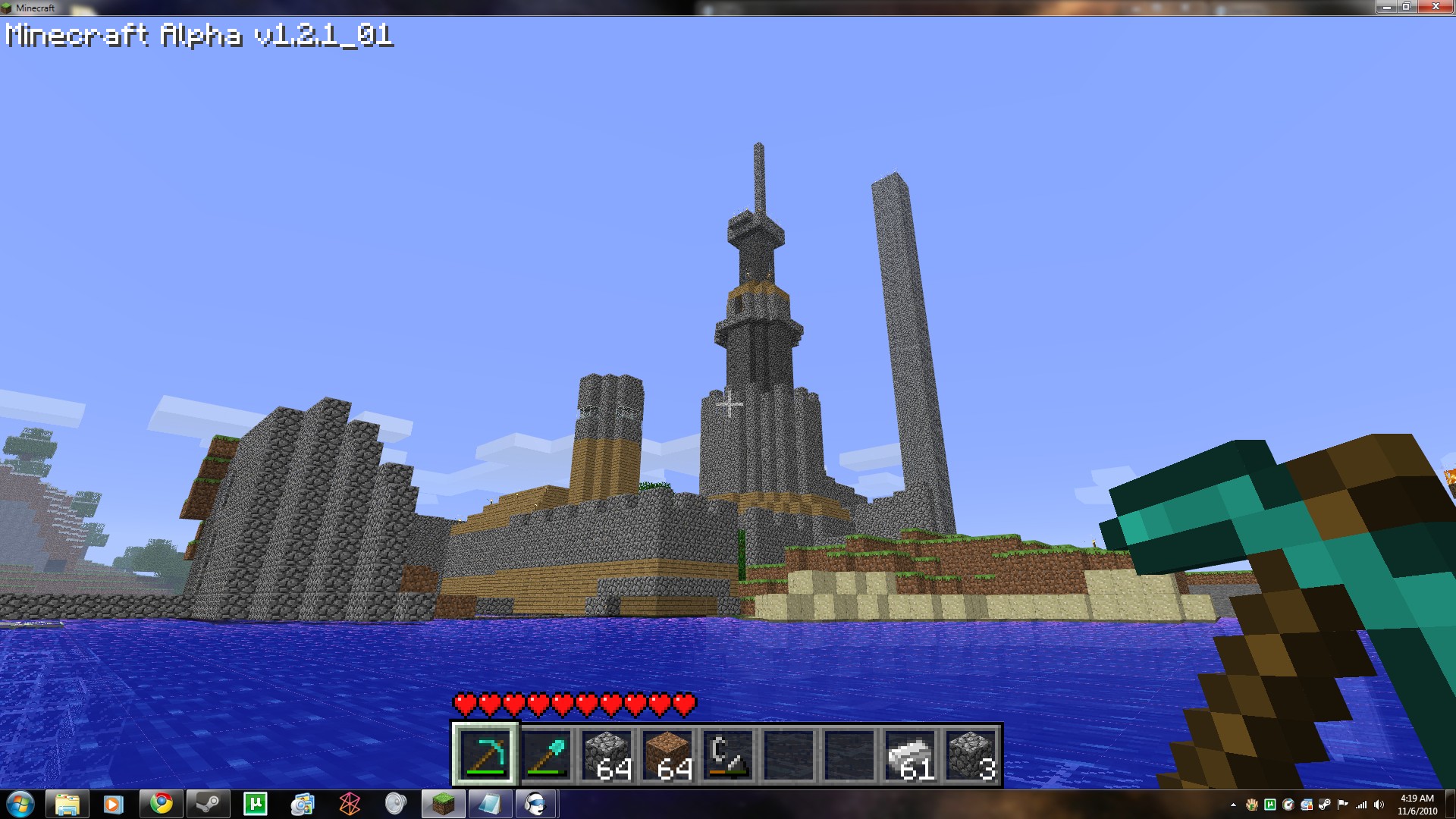Select the dirt block stack
Image resolution: width=1456 pixels, height=819 pixels.
(668, 755)
